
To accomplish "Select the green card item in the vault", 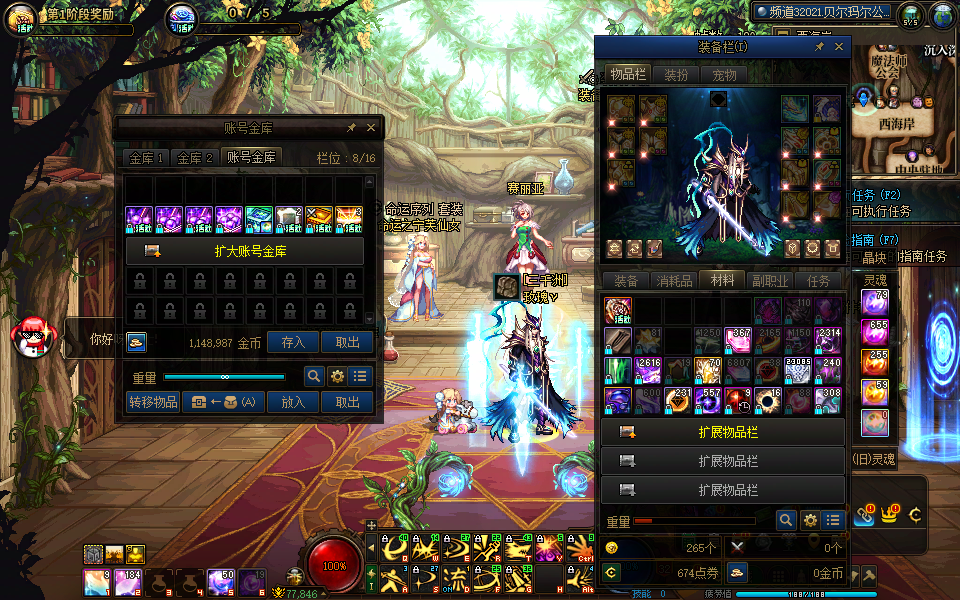I will pyautogui.click(x=259, y=219).
